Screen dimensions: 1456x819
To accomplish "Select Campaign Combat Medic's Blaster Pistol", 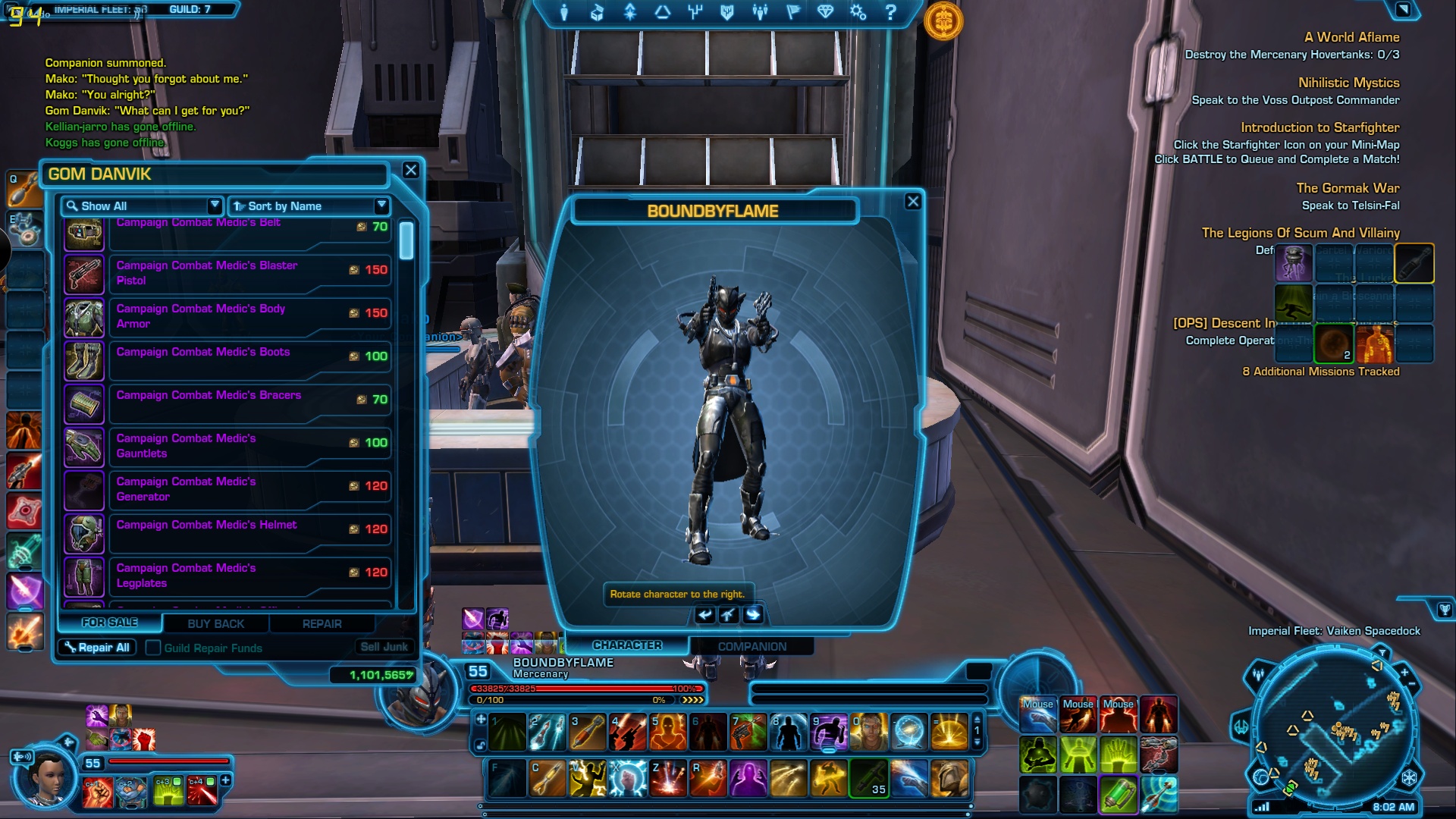I will click(x=227, y=273).
